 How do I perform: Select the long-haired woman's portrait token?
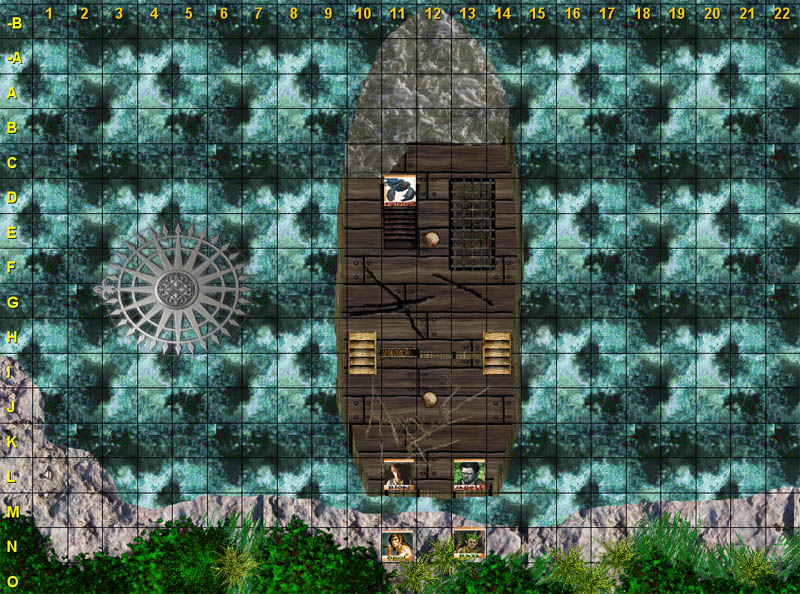click(399, 475)
